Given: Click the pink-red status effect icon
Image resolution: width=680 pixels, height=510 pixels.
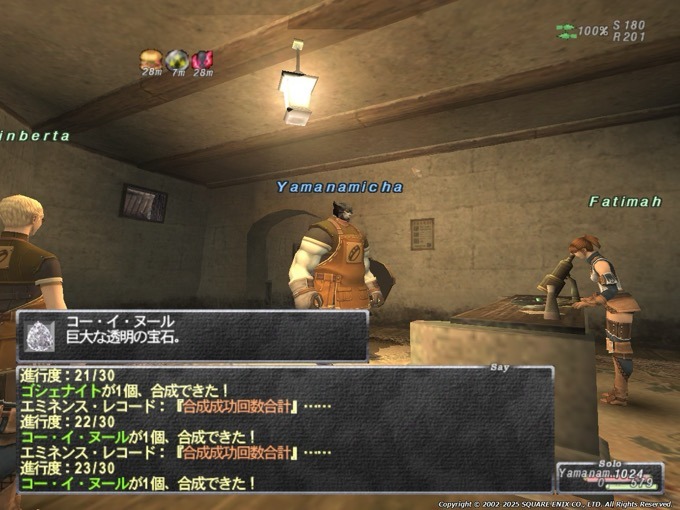Looking at the screenshot, I should click(x=203, y=59).
